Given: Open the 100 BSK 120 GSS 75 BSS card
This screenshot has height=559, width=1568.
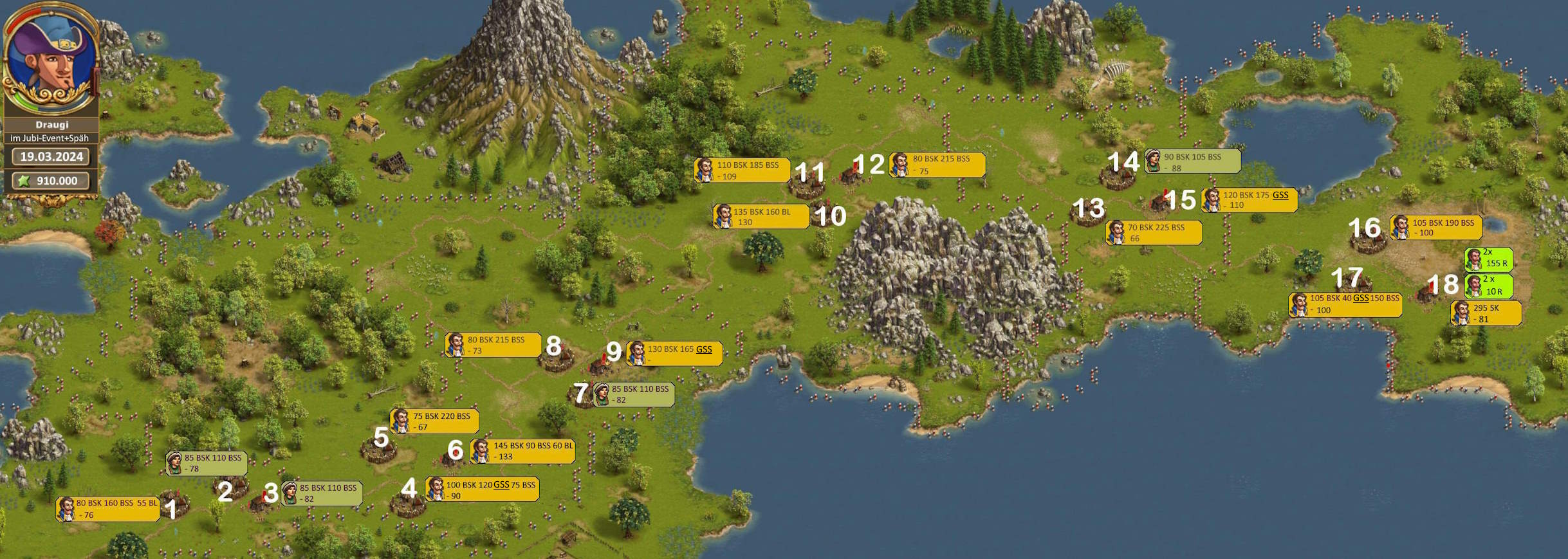Looking at the screenshot, I should coord(482,490).
